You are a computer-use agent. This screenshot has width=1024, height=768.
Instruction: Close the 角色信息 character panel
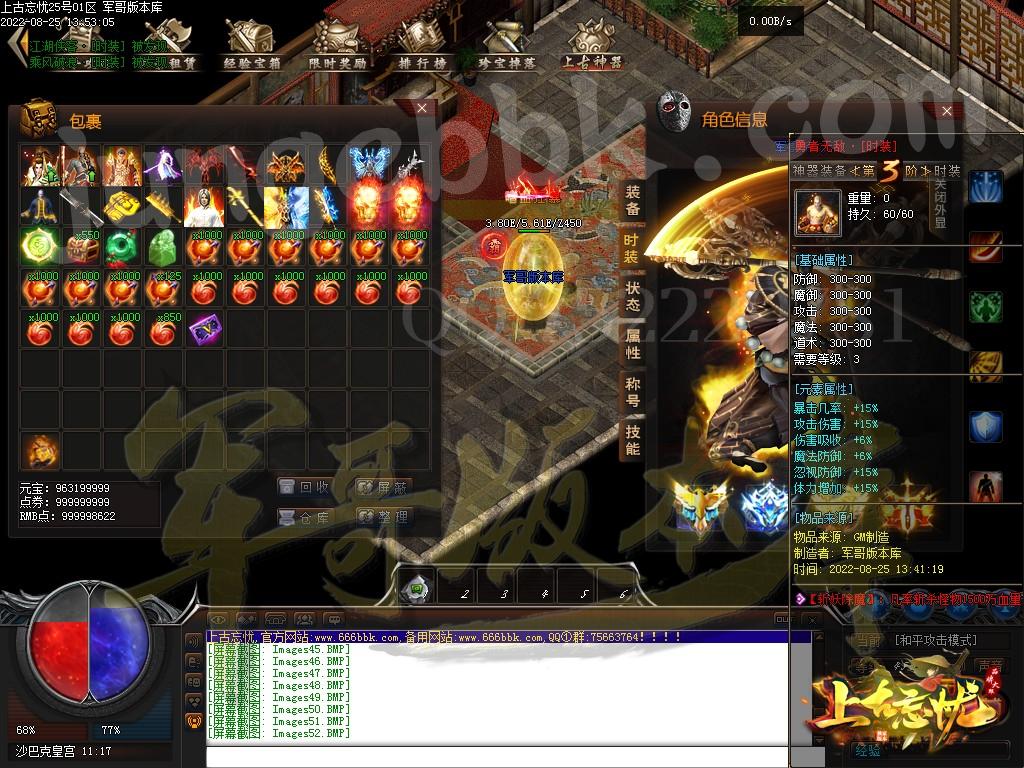[946, 112]
